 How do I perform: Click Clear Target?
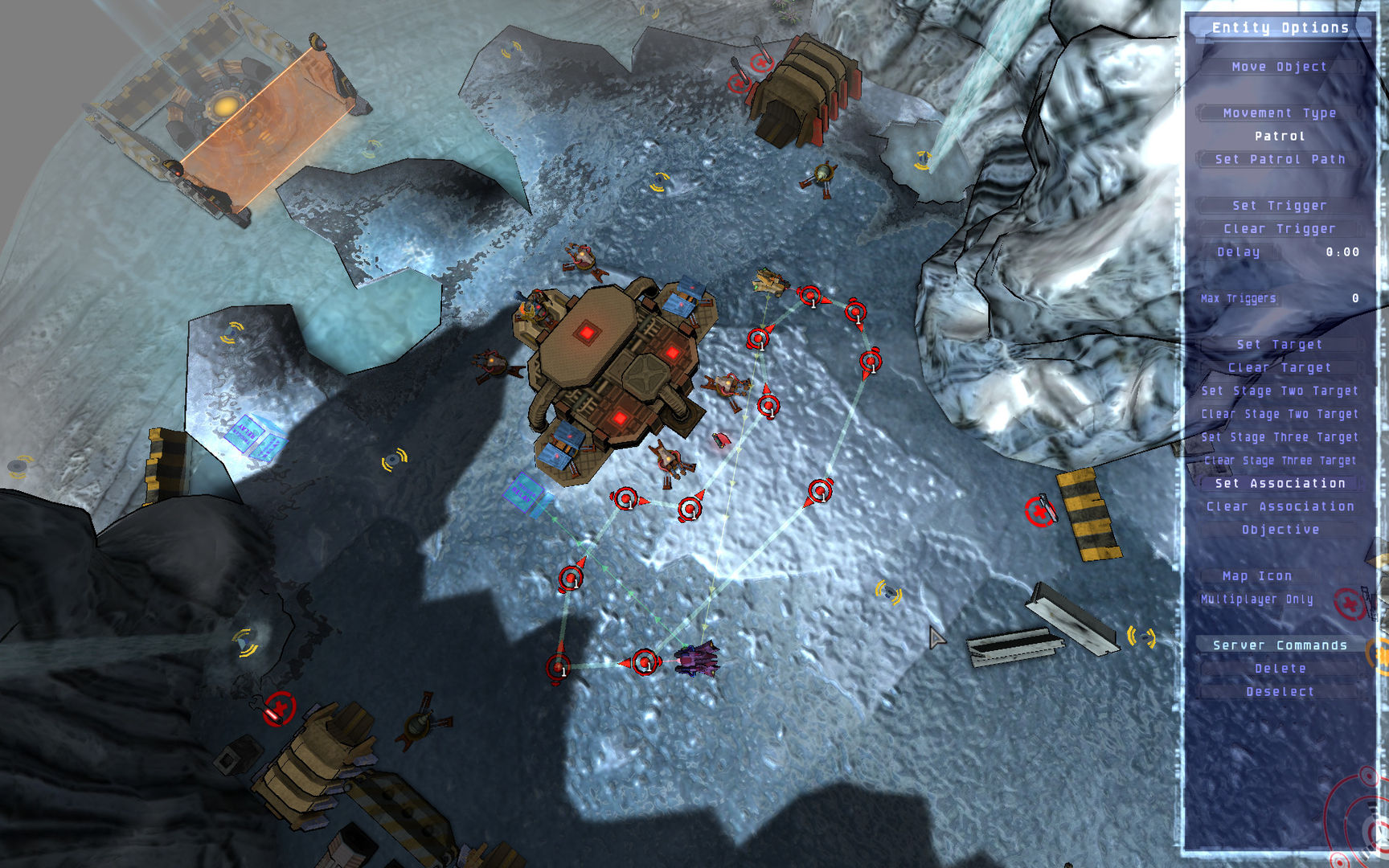click(x=1279, y=368)
